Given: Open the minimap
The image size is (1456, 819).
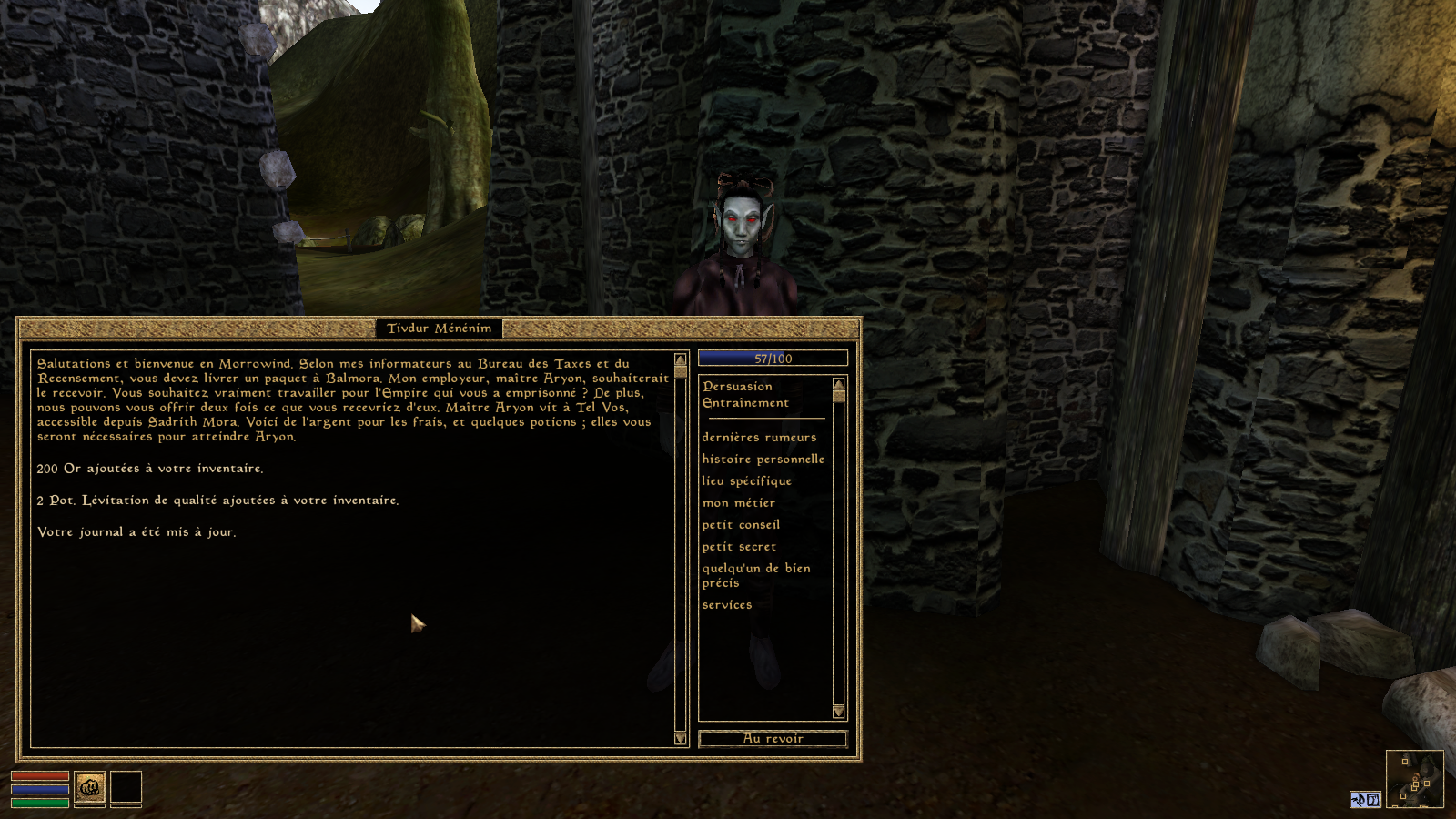Looking at the screenshot, I should click(1414, 779).
